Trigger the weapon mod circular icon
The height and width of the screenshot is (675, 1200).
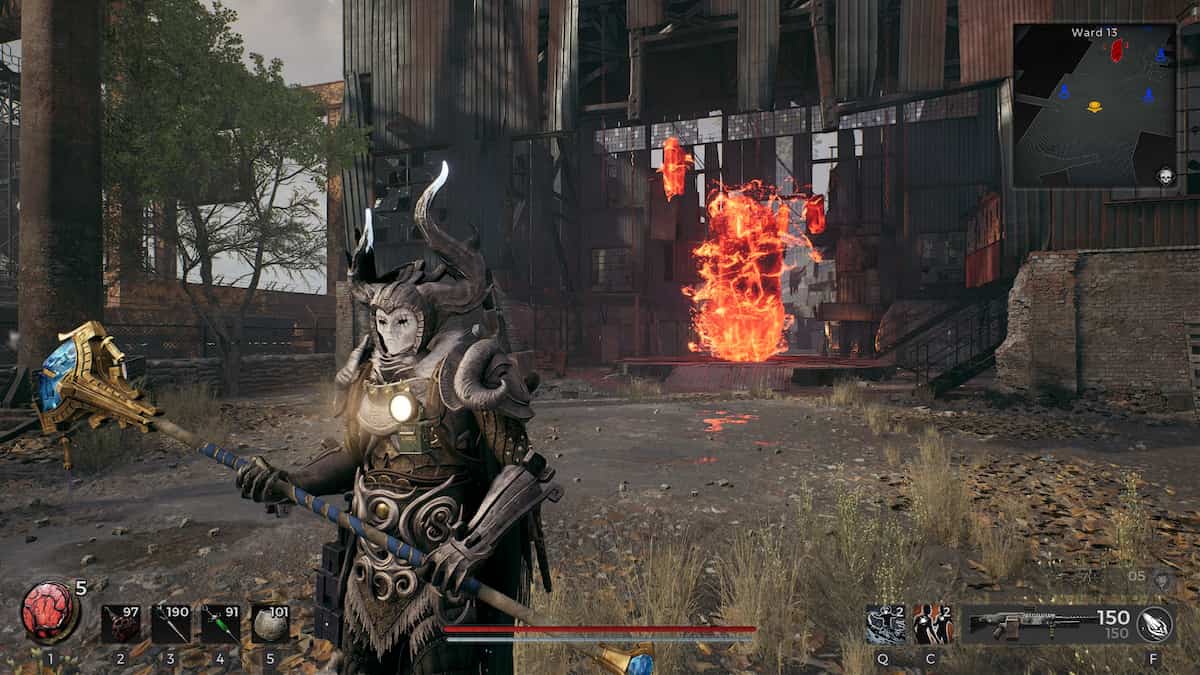click(1156, 623)
